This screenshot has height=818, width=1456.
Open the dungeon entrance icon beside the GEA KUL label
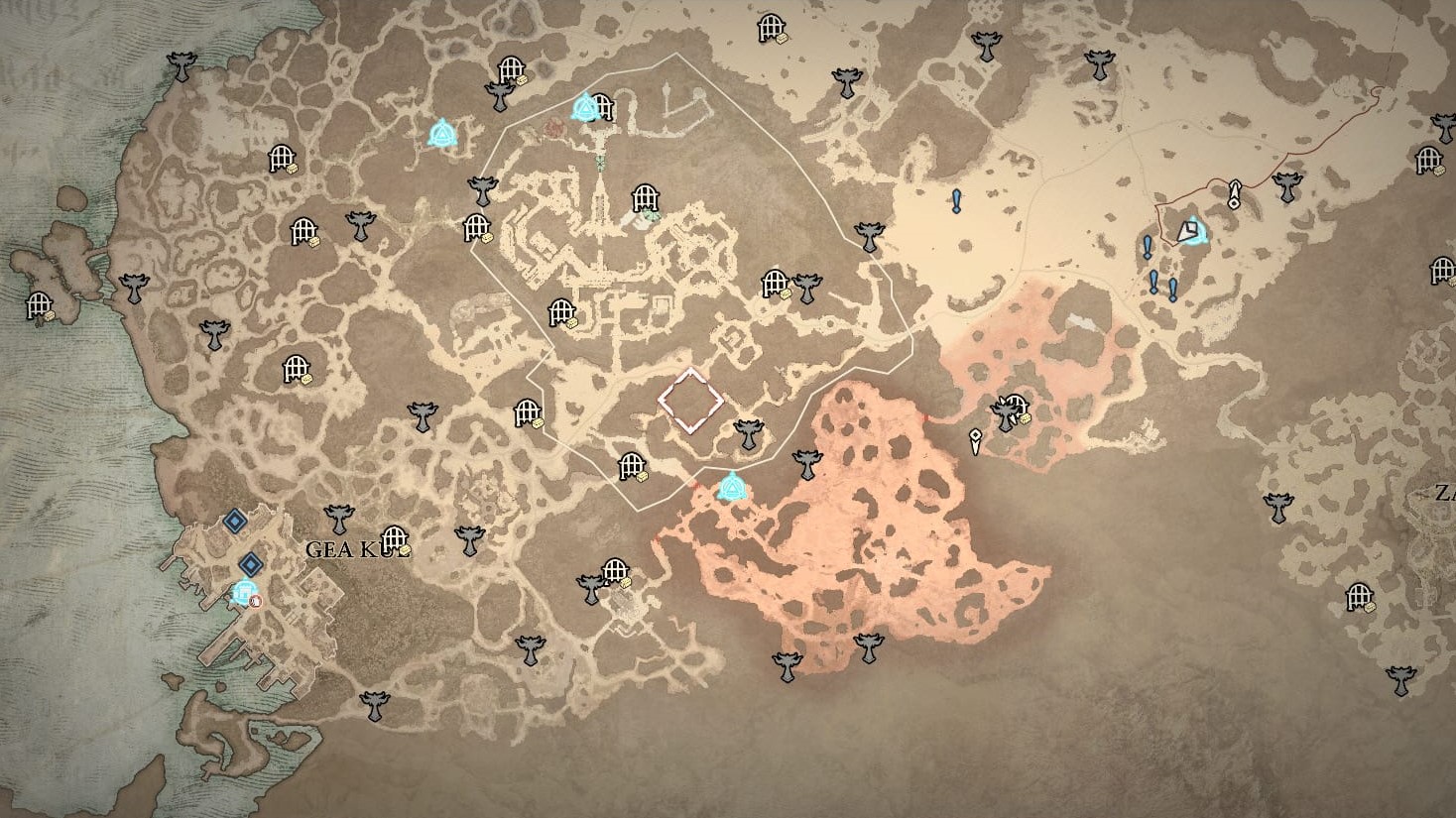point(395,538)
